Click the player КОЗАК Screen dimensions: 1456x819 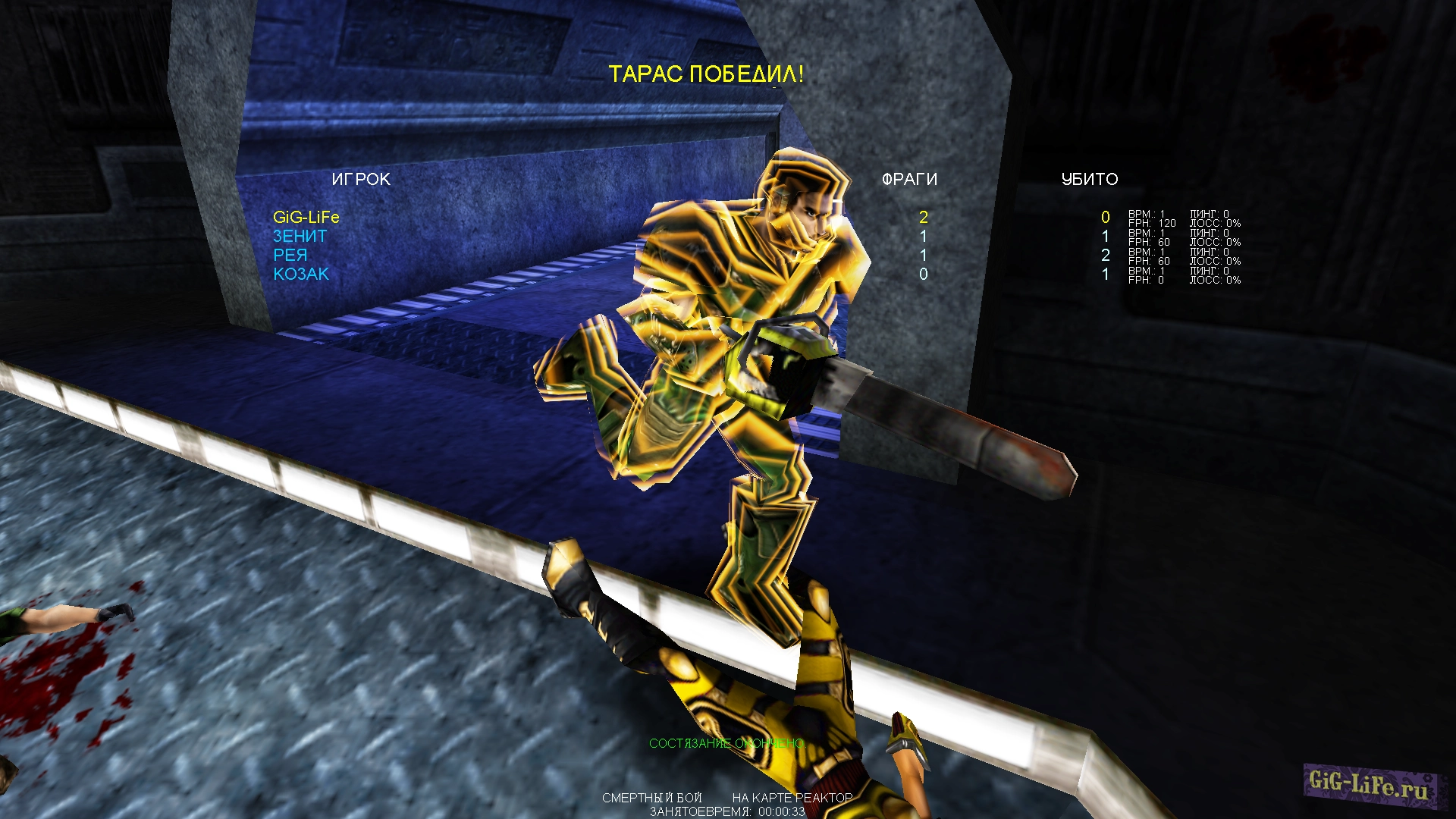(301, 274)
